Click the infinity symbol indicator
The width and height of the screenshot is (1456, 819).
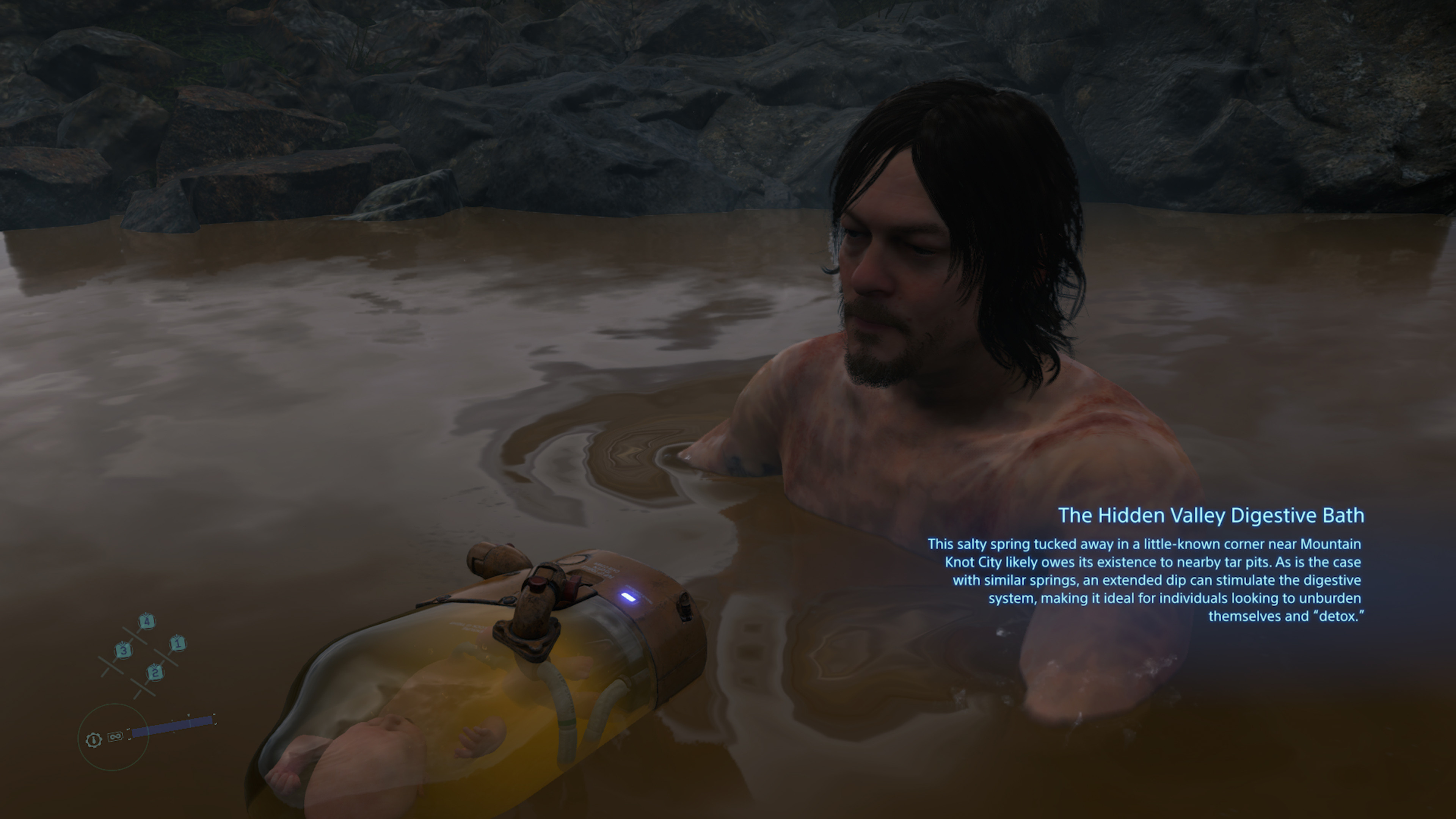tap(115, 736)
